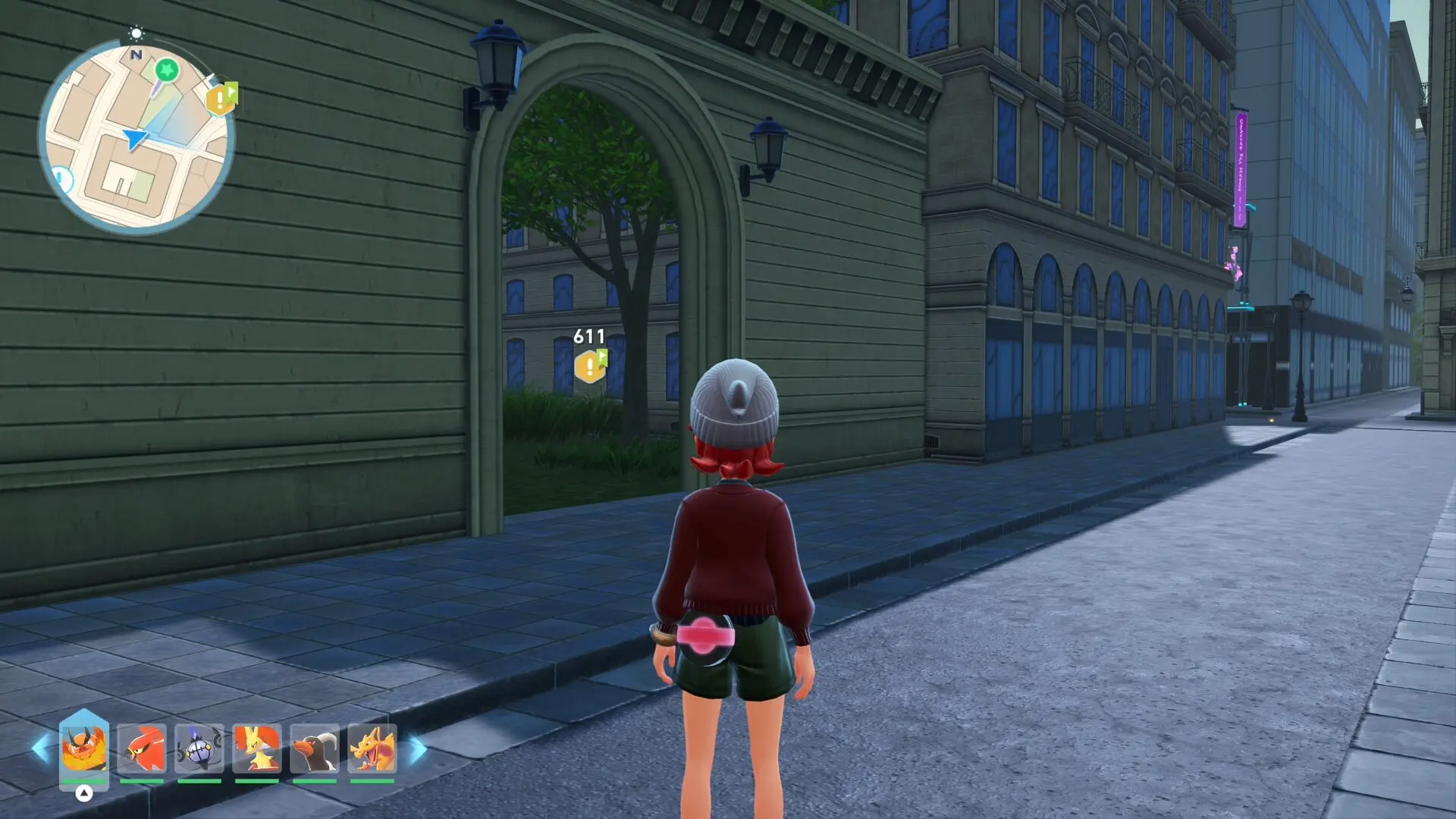Click the right arrow beside the party bar
Image resolution: width=1456 pixels, height=819 pixels.
(x=418, y=749)
